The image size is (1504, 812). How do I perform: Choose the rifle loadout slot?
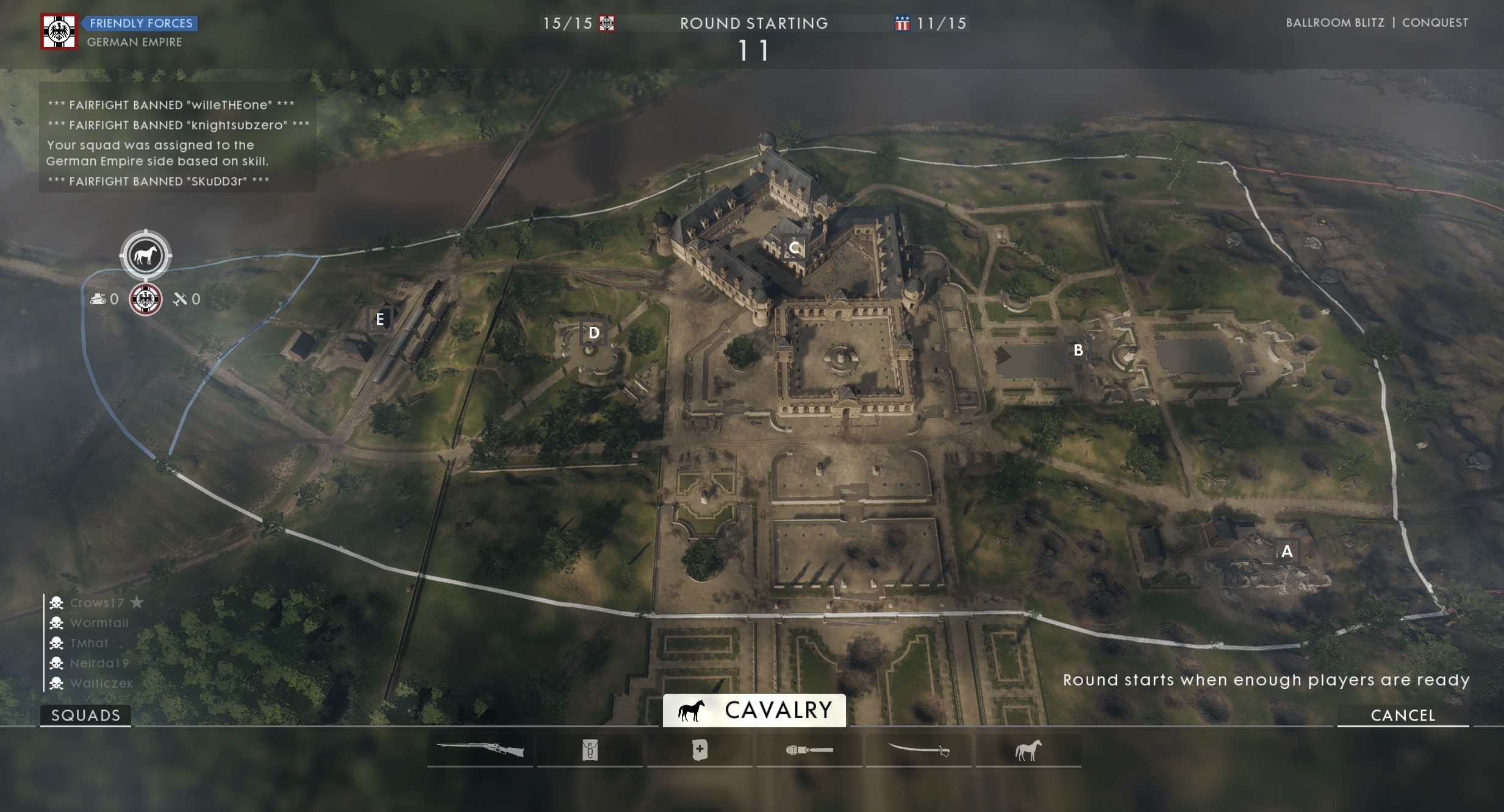[480, 750]
